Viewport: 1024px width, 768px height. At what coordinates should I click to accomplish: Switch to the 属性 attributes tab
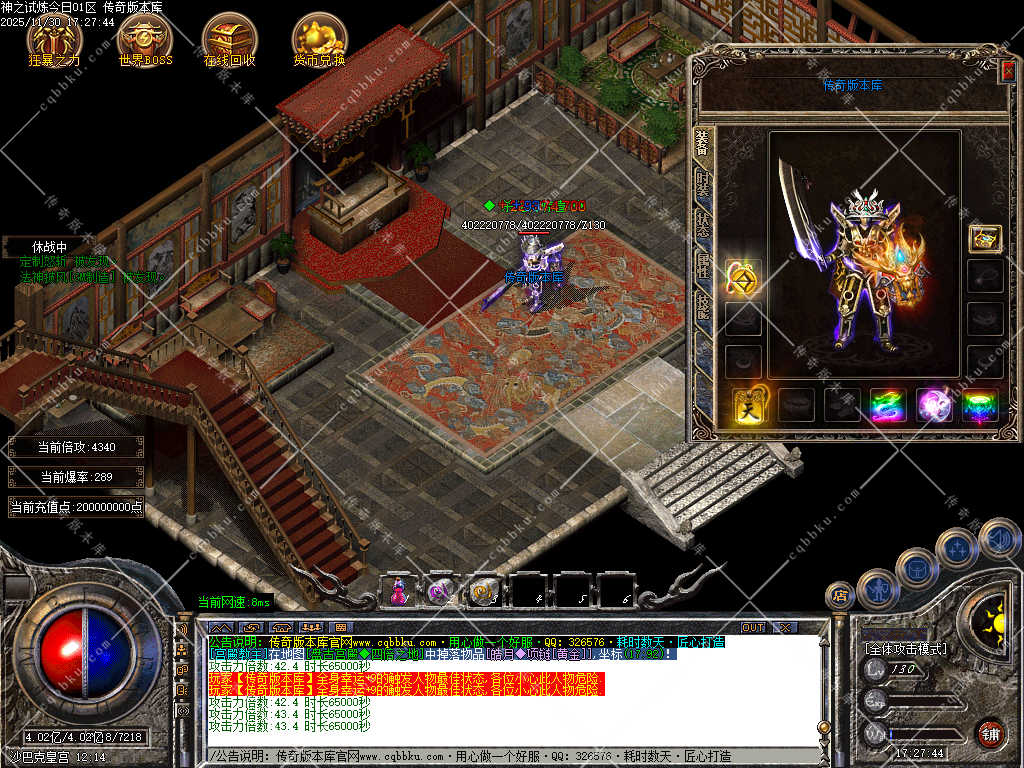coord(703,265)
